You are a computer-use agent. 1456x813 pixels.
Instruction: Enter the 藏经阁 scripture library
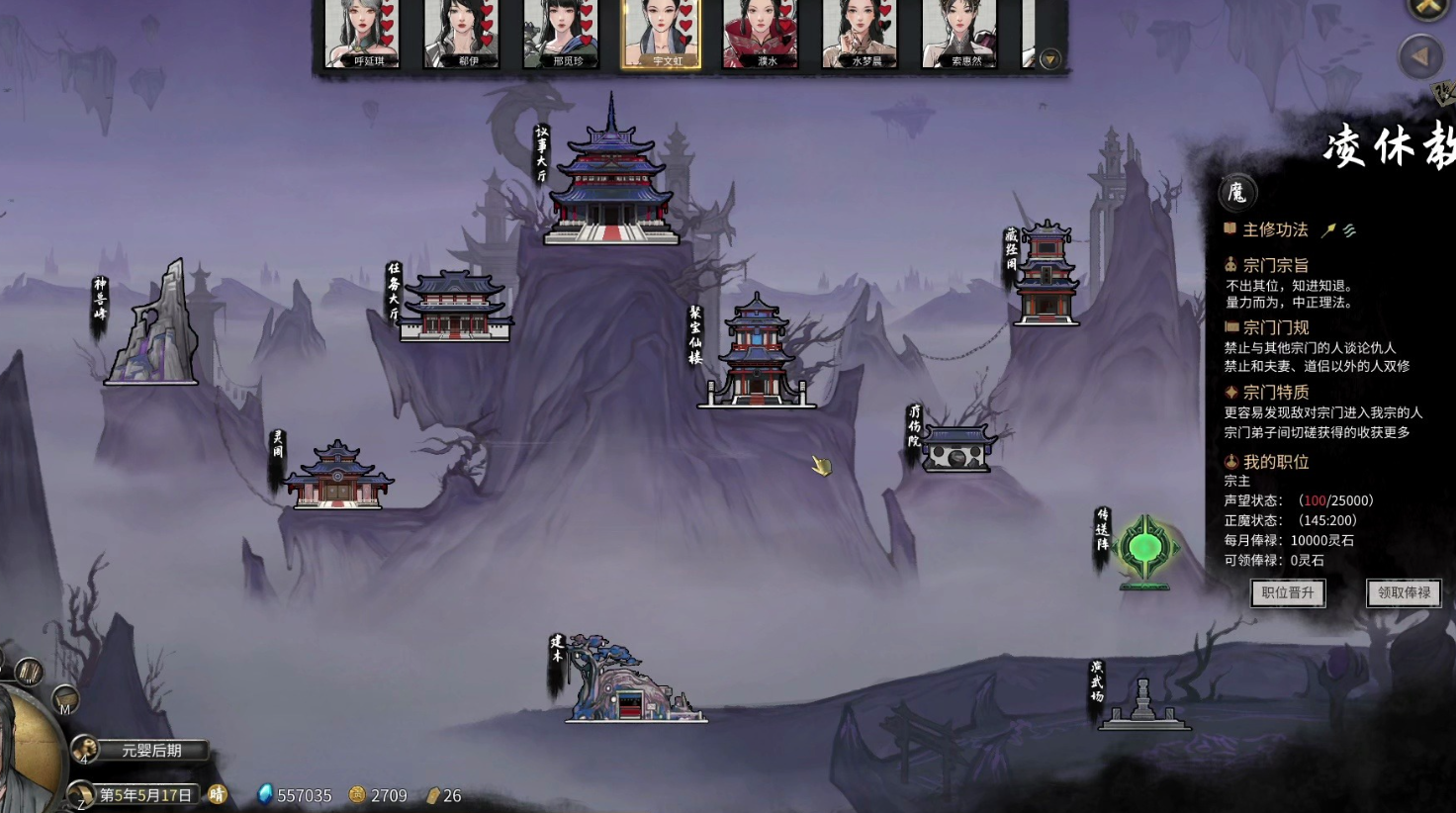coord(1046,274)
